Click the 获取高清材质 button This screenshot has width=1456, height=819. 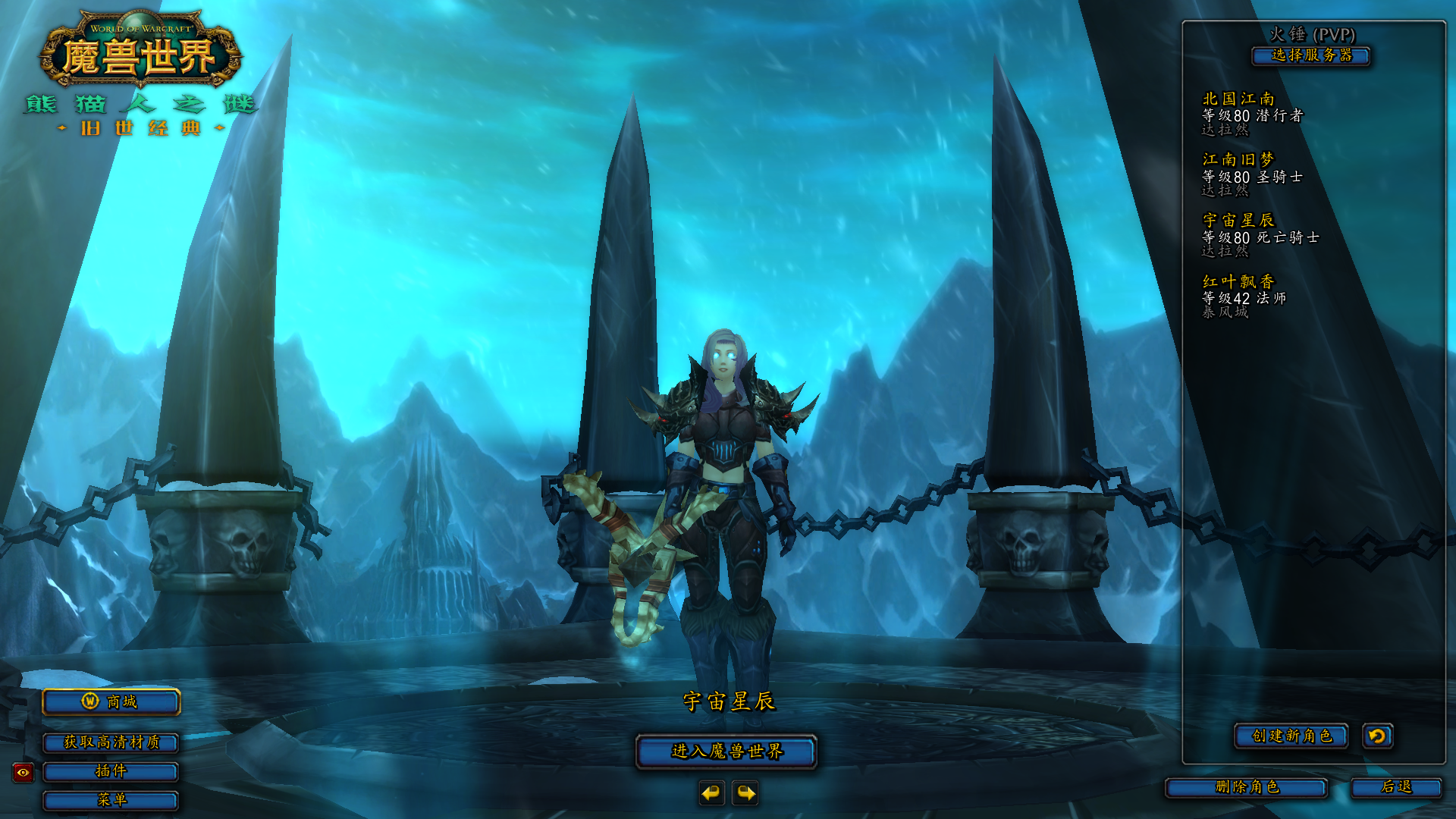coord(111,742)
